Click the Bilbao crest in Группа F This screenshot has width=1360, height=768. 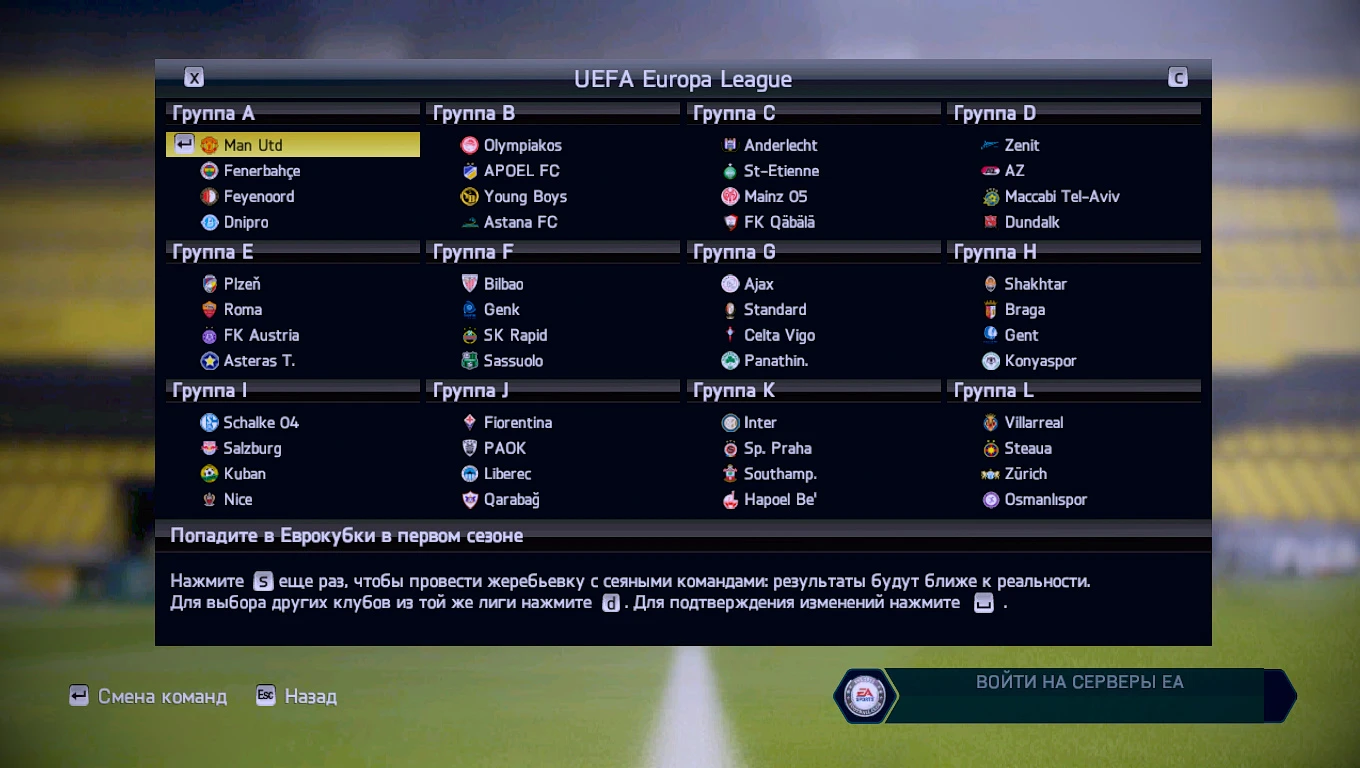point(469,284)
